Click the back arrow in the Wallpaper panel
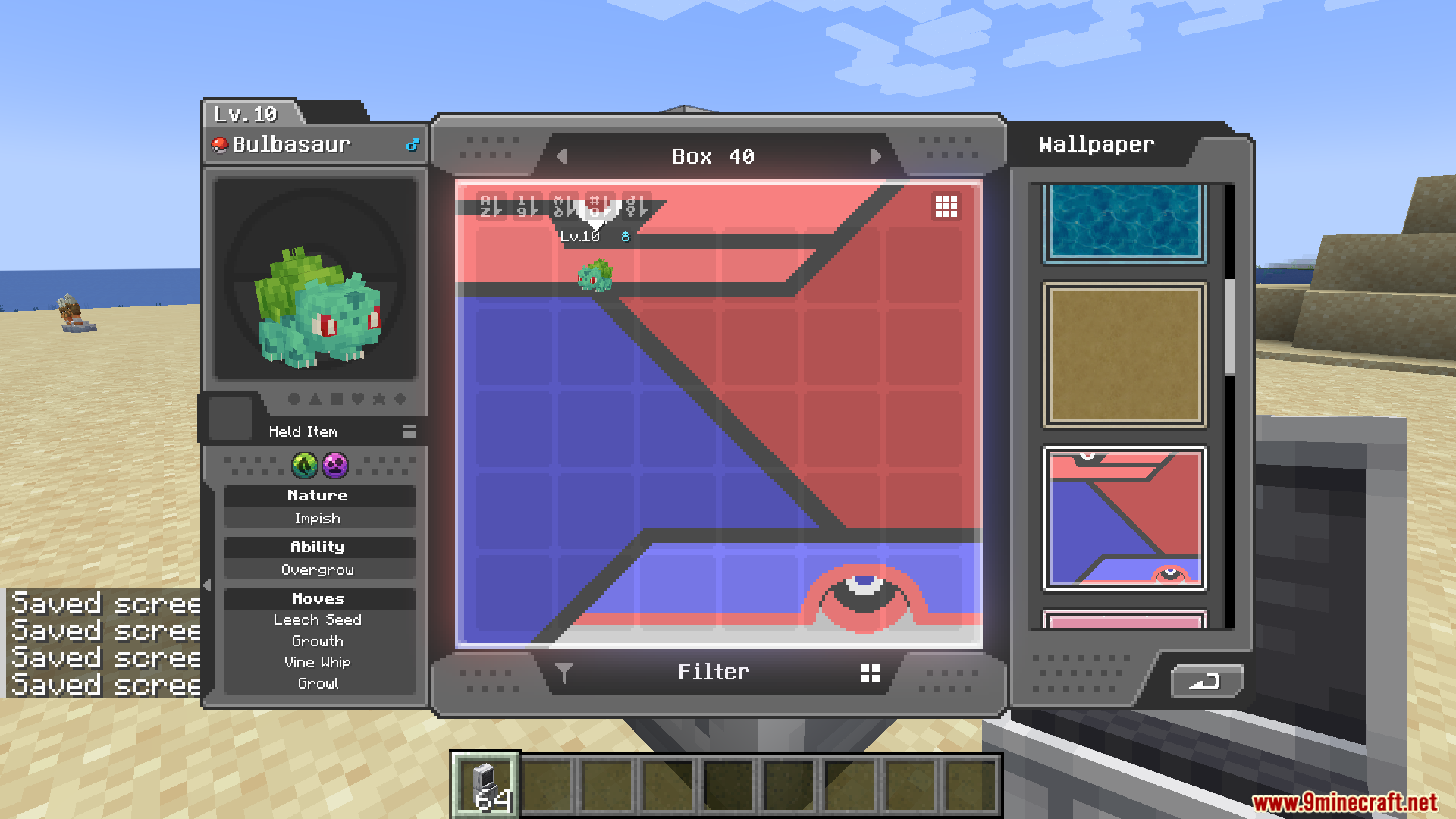The height and width of the screenshot is (819, 1456). point(1206,682)
